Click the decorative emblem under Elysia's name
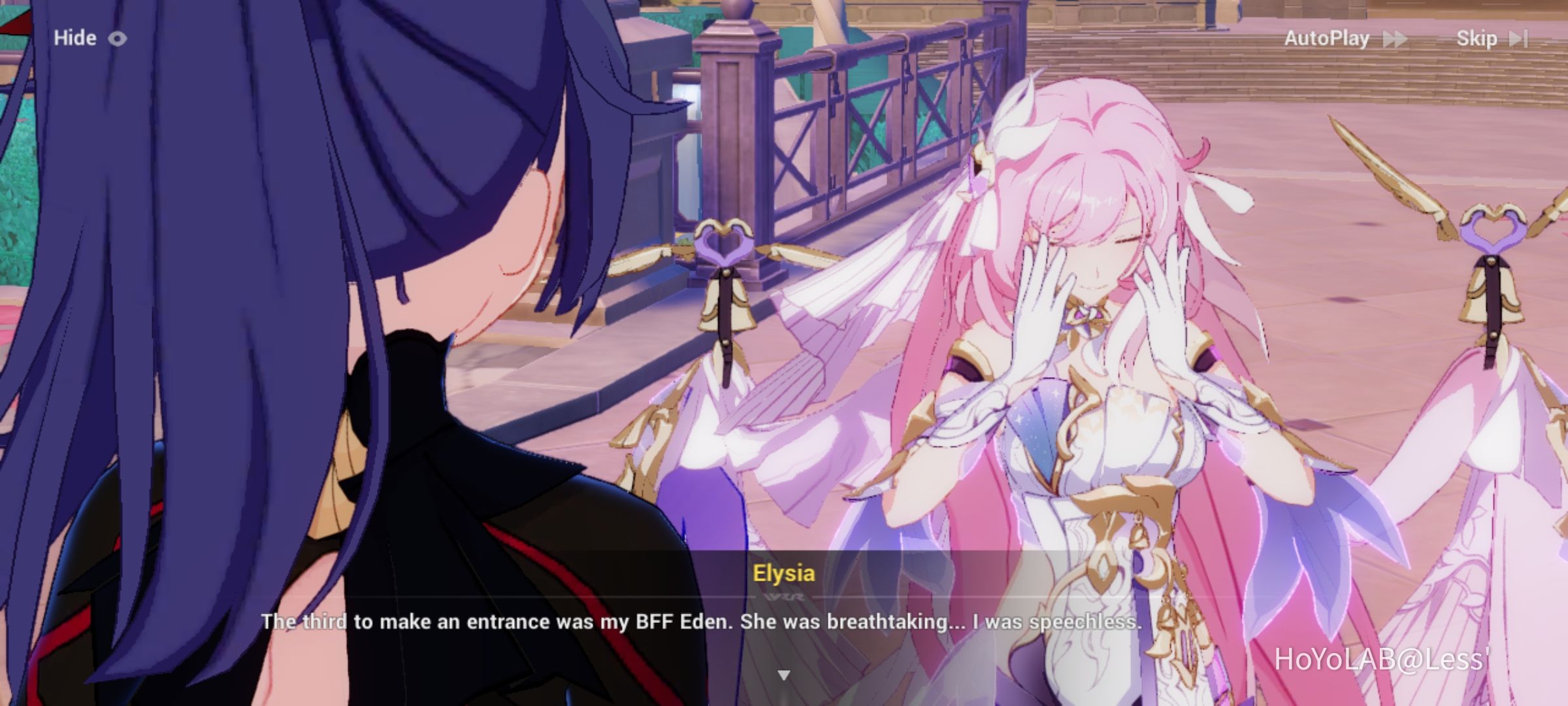 point(784,597)
